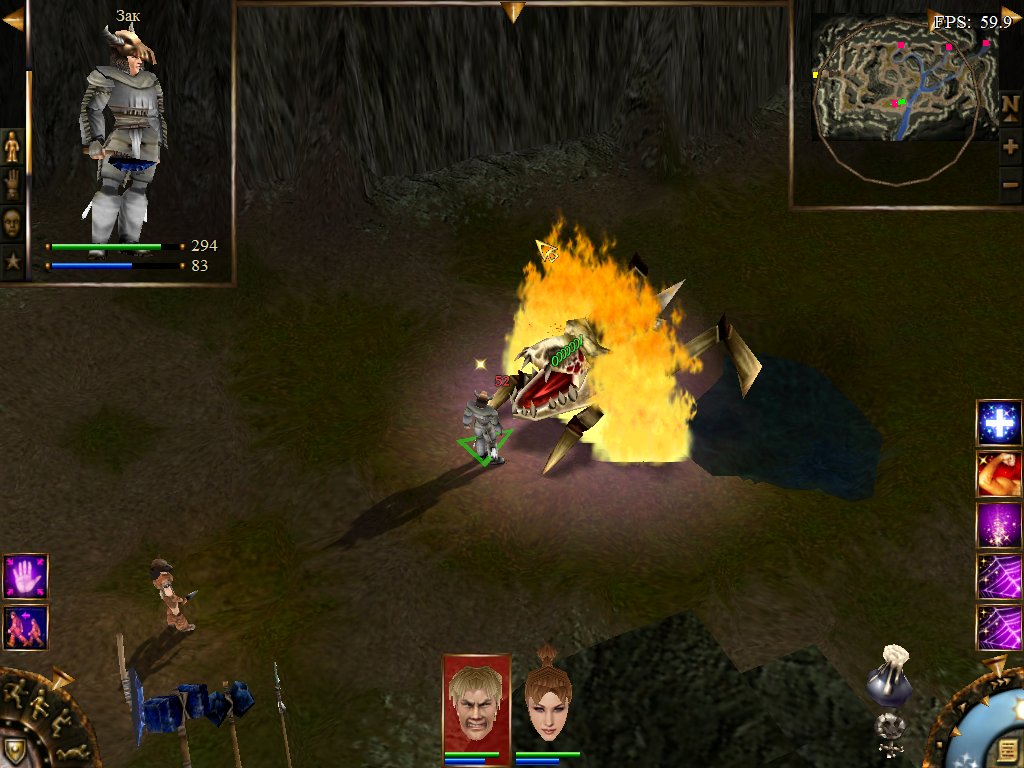Cast the purple sparkle burst spell

pyautogui.click(x=998, y=525)
